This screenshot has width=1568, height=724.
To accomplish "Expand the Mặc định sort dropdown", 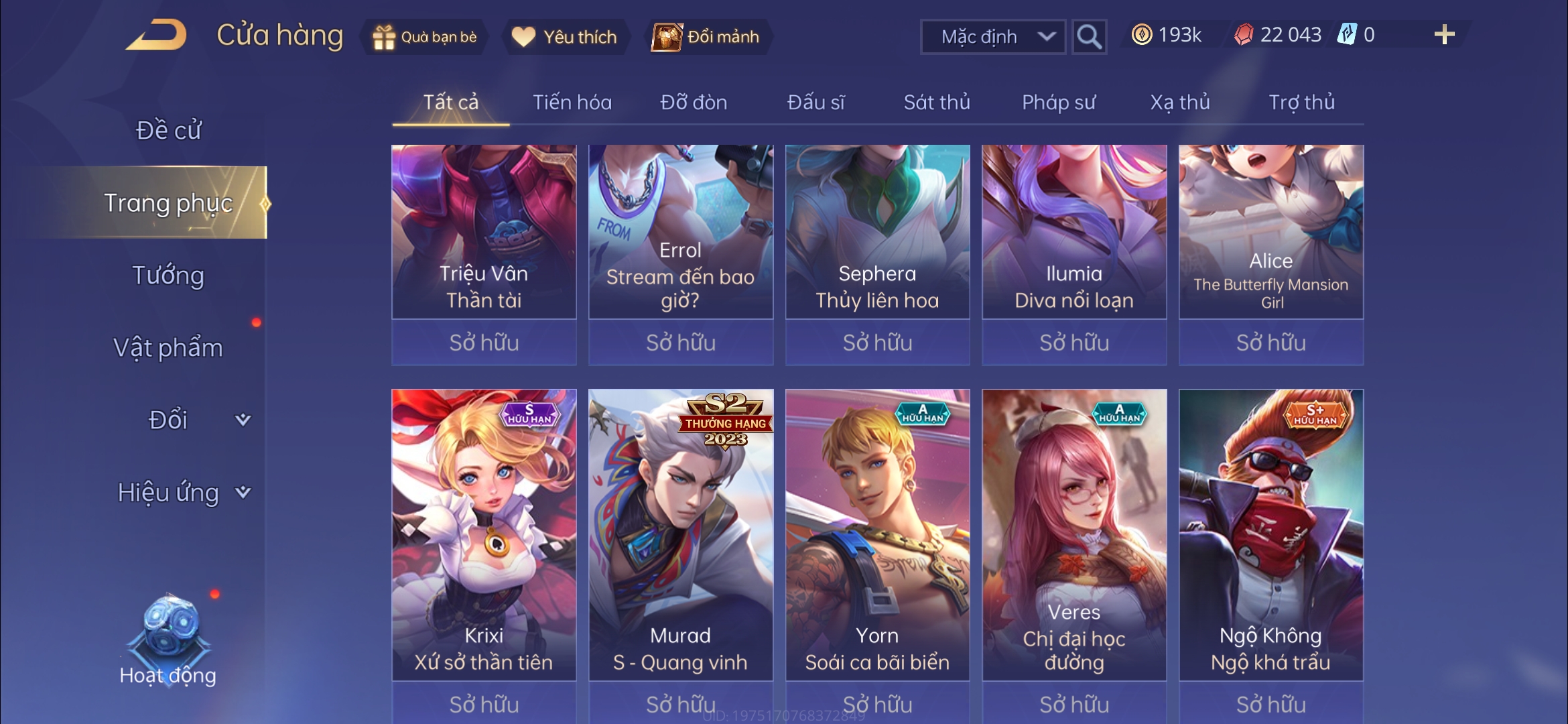I will pyautogui.click(x=993, y=37).
